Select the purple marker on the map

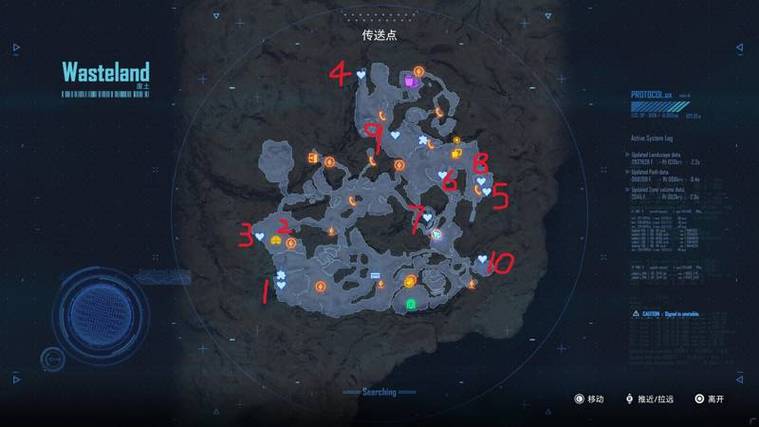point(410,83)
